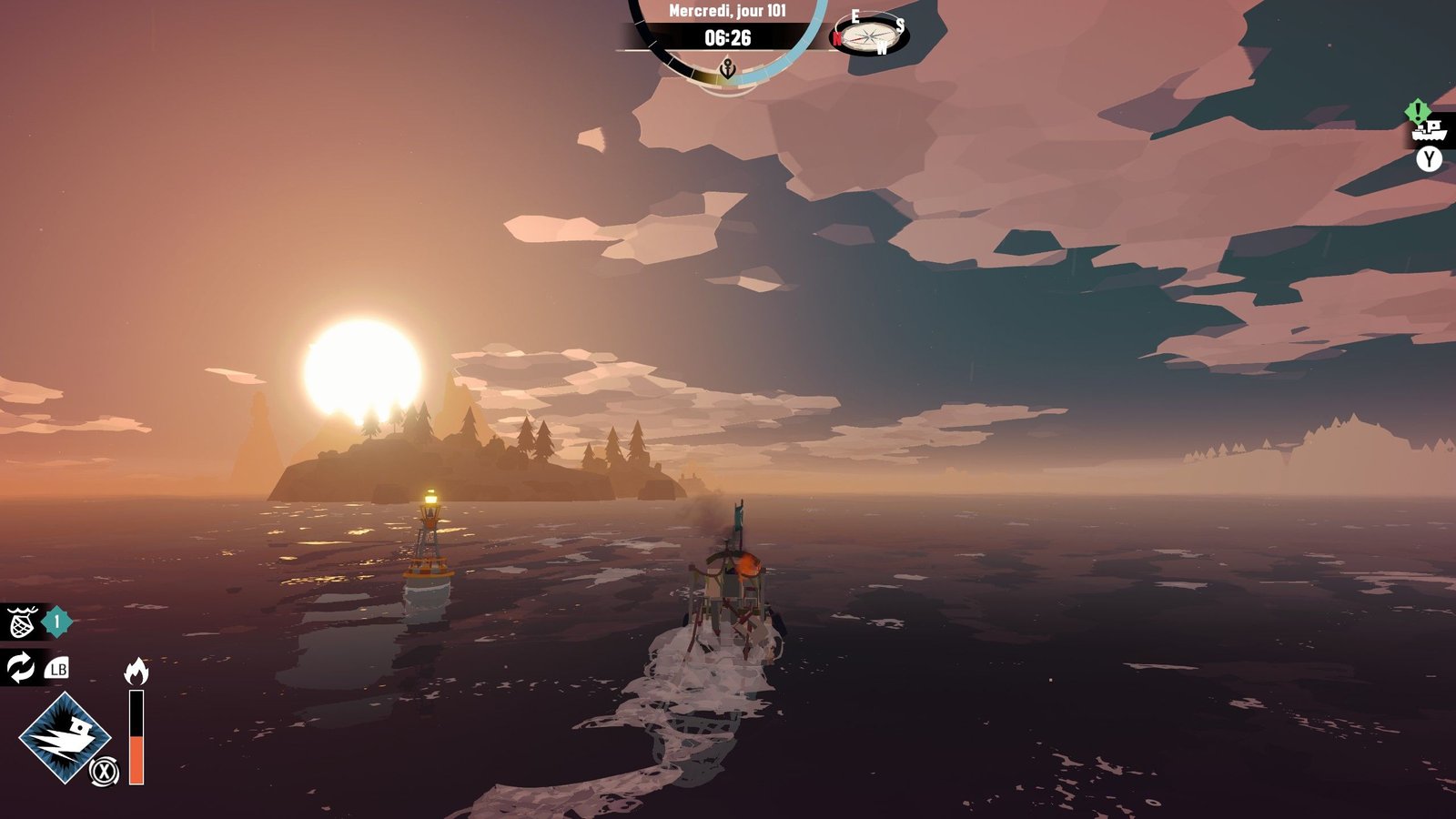Click the compass at the top

(870, 36)
